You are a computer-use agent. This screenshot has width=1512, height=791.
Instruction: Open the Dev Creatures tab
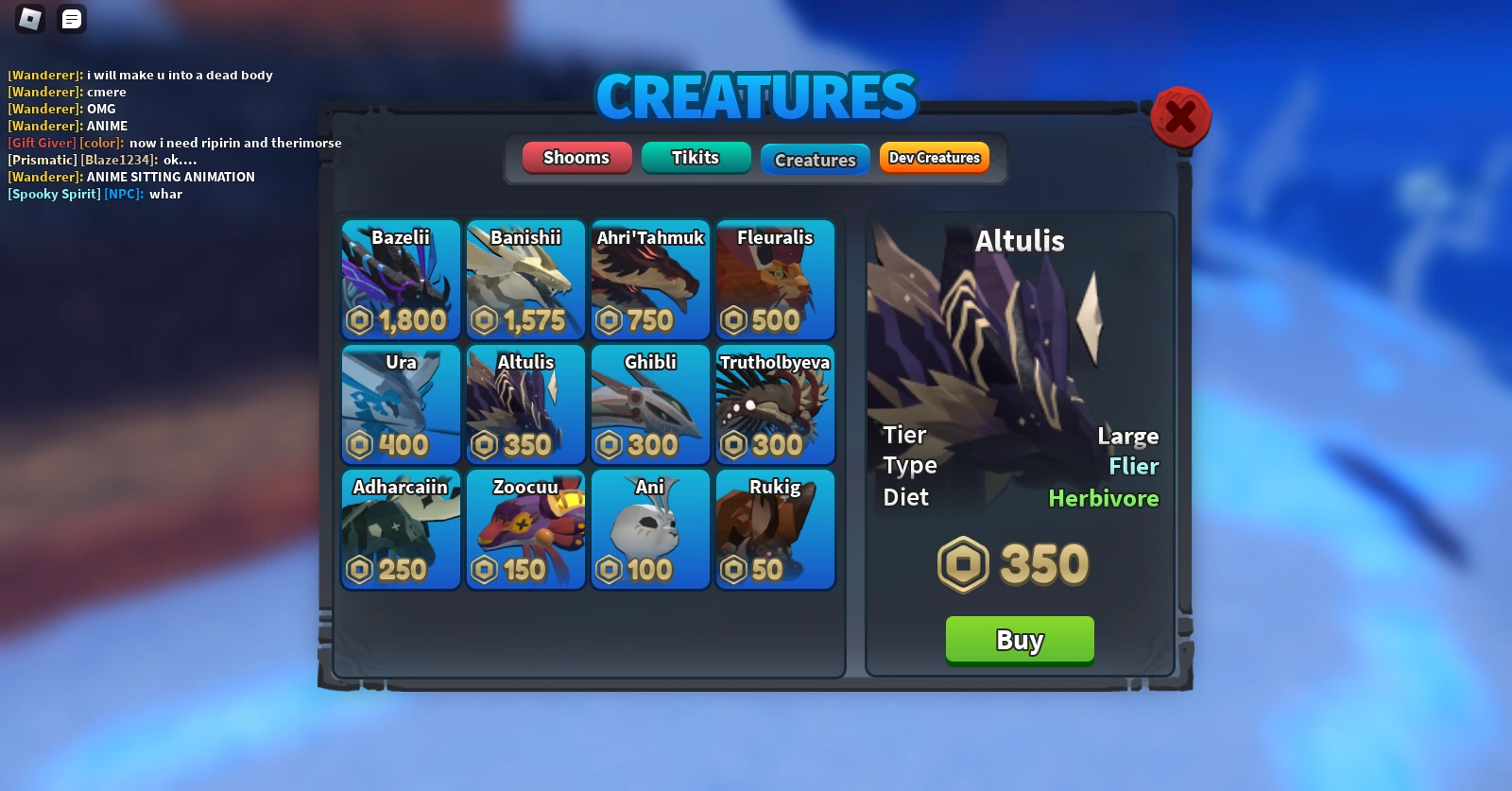click(934, 158)
